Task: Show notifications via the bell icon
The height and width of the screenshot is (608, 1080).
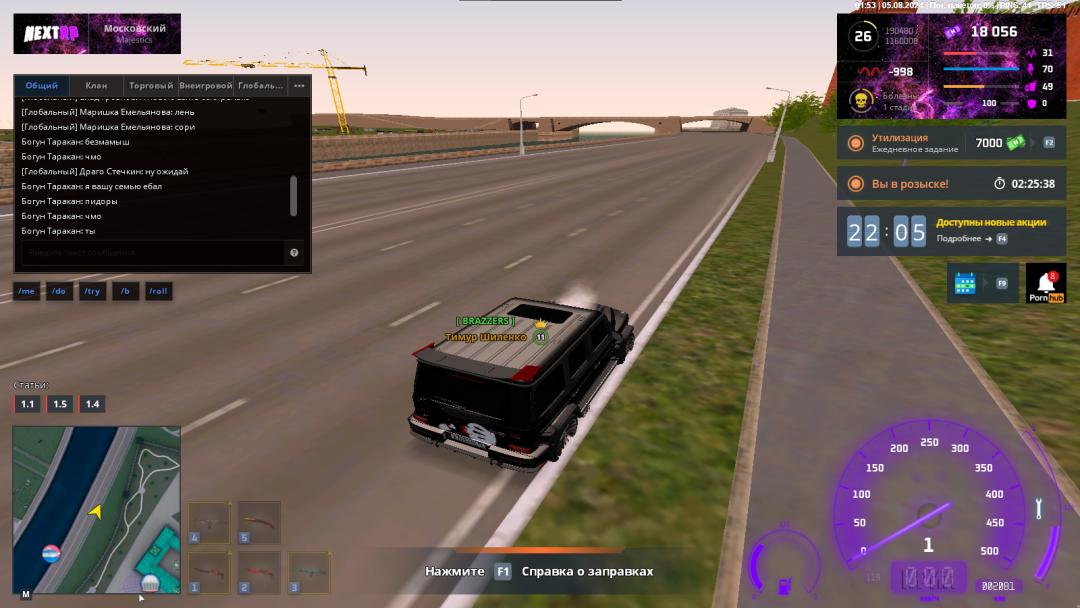Action: pos(1045,283)
